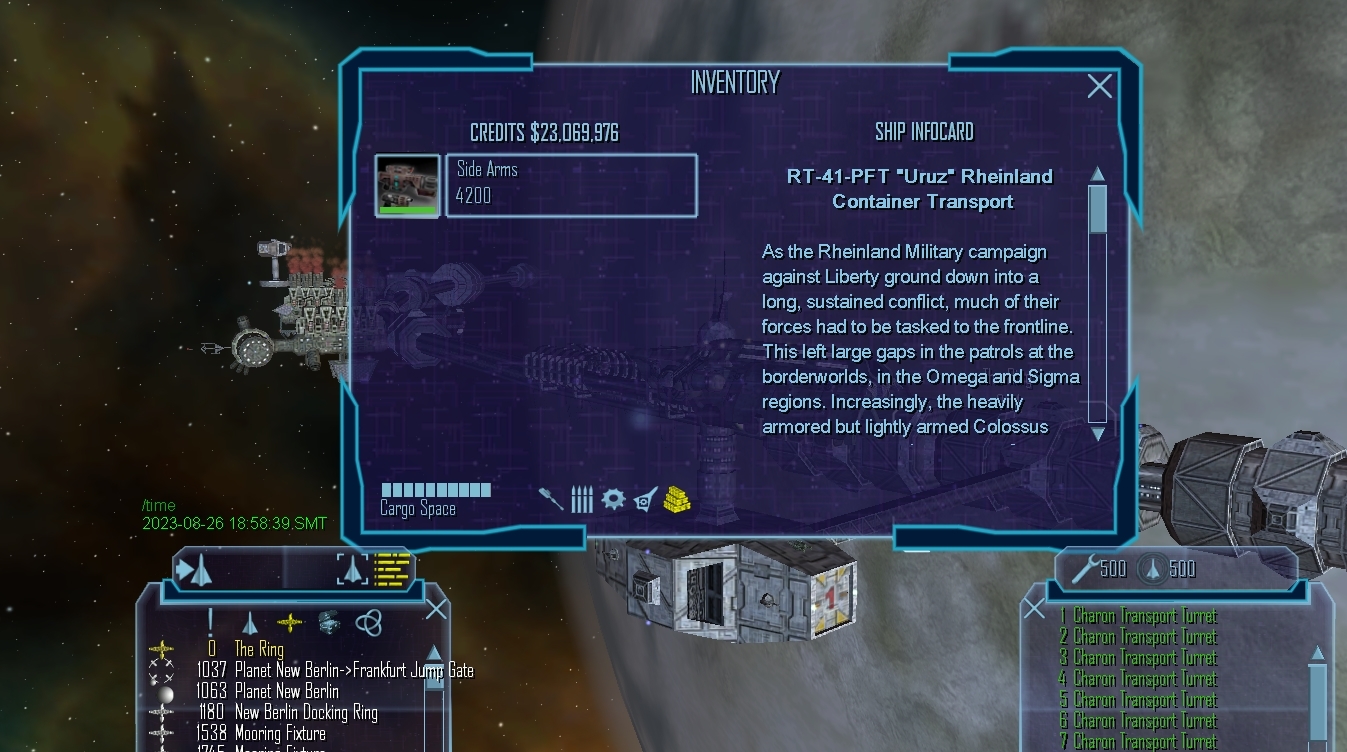The width and height of the screenshot is (1347, 752).
Task: Select the New Berlin Docking Ring contact
Action: pyautogui.click(x=306, y=712)
